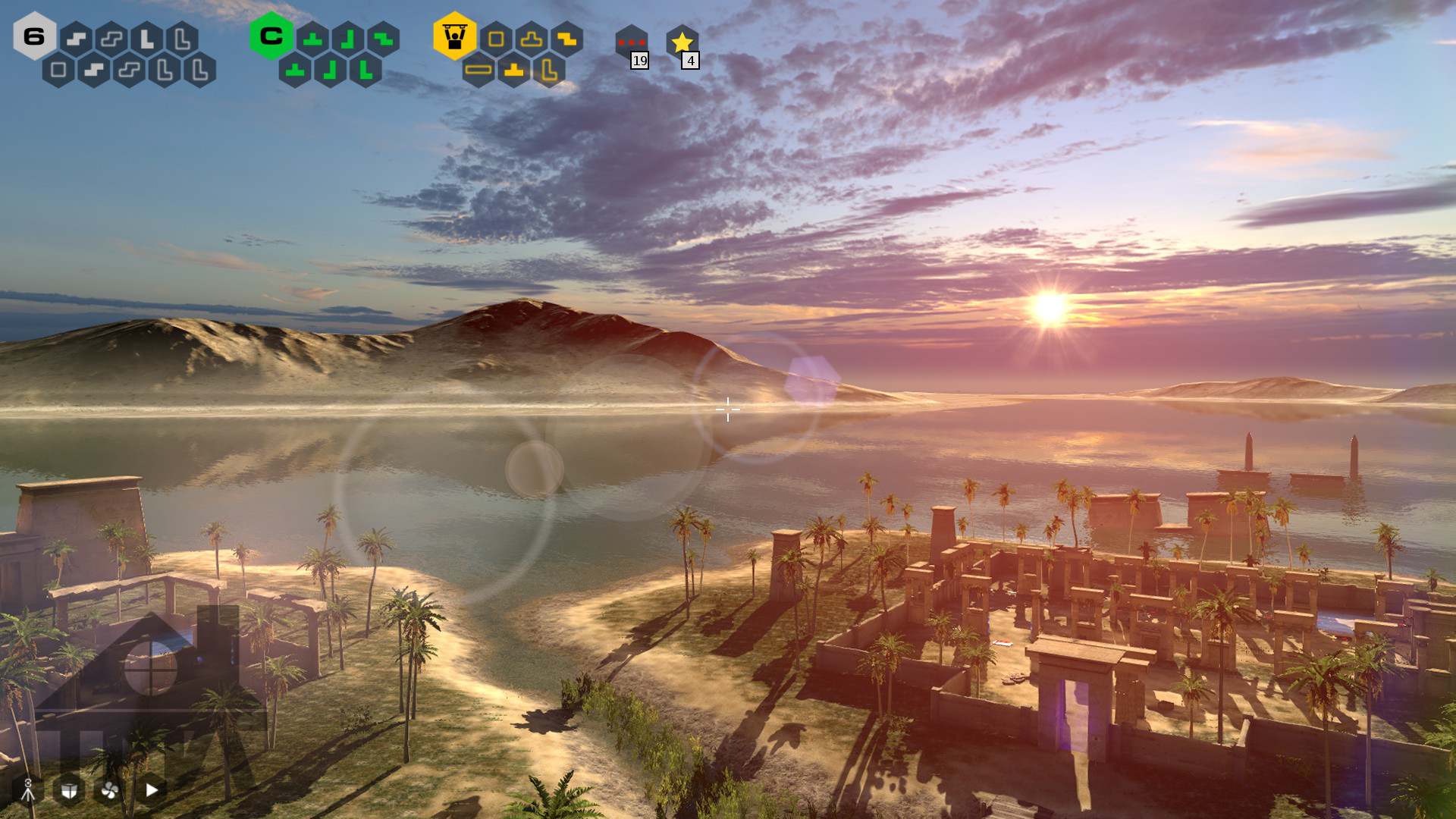1456x819 pixels.
Task: Choose the green L-shaped sigil
Action: pyautogui.click(x=366, y=70)
